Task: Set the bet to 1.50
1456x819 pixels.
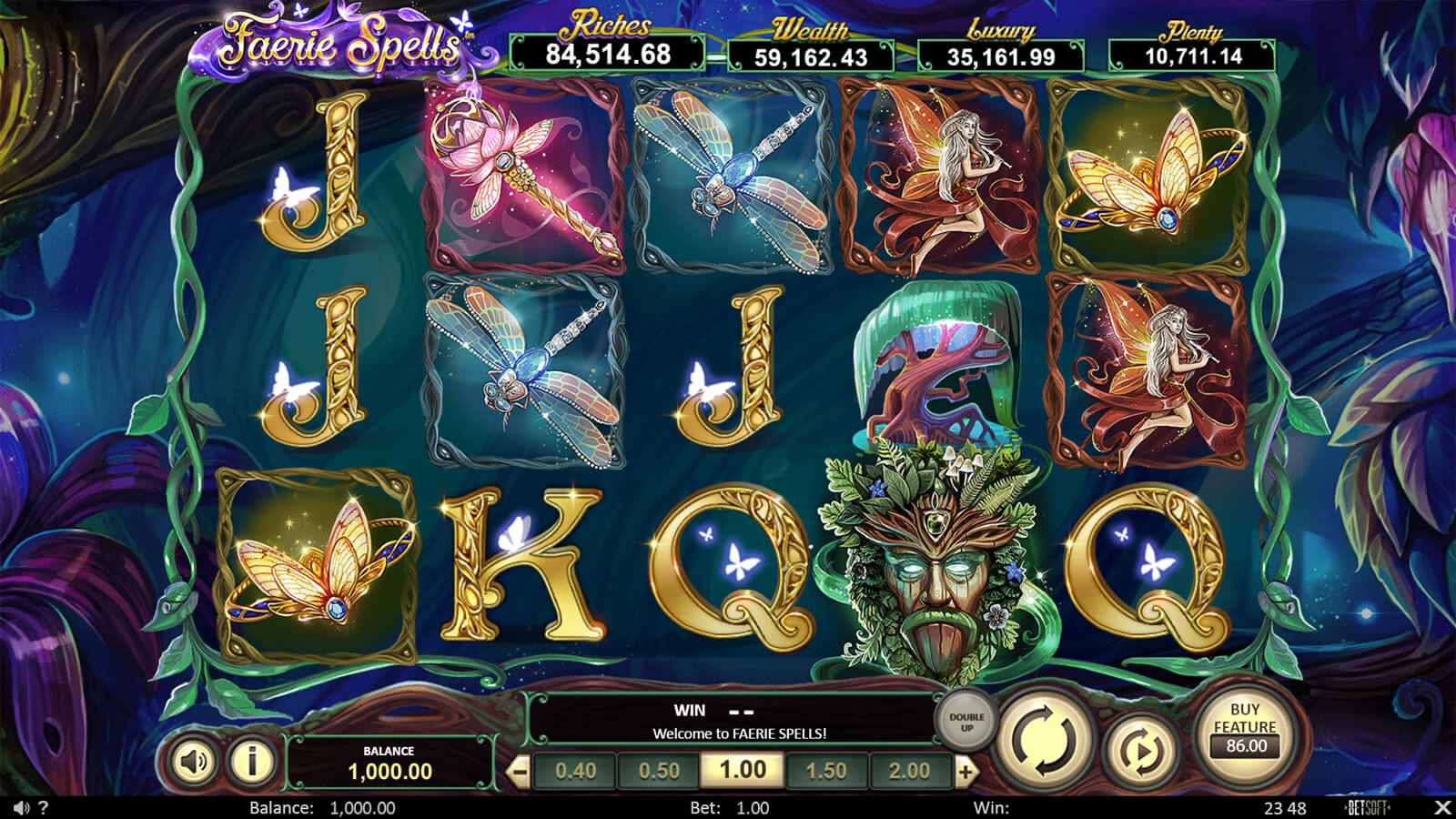Action: (826, 772)
